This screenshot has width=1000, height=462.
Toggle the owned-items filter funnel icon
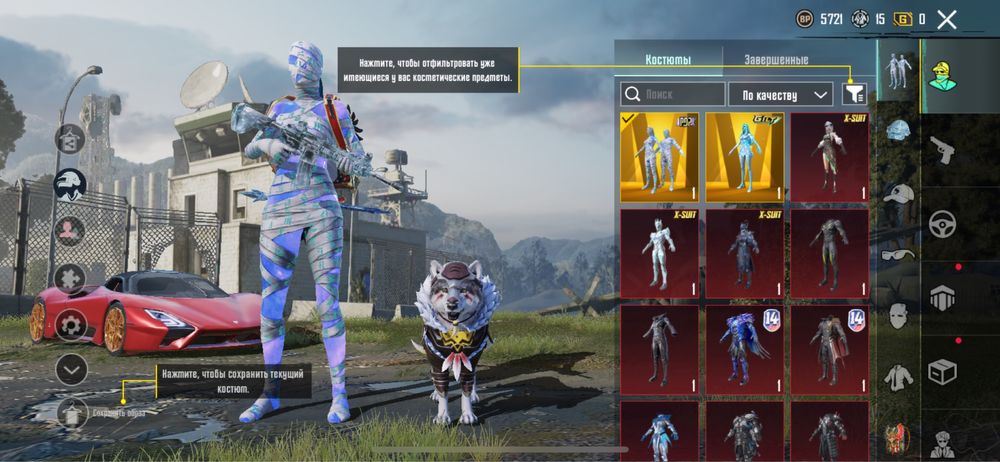coord(853,94)
